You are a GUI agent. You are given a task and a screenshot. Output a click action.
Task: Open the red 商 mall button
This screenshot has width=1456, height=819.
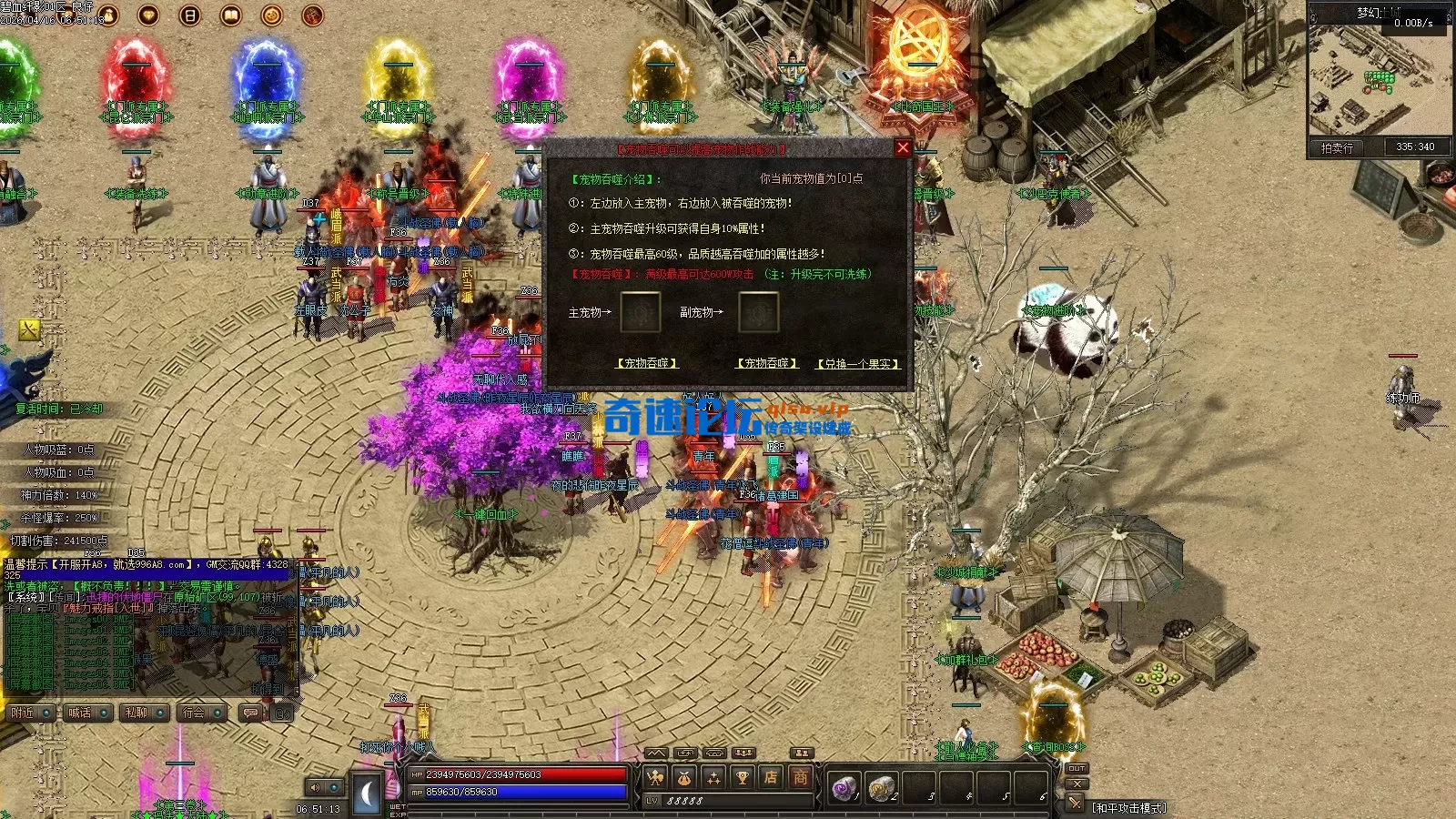(x=800, y=777)
